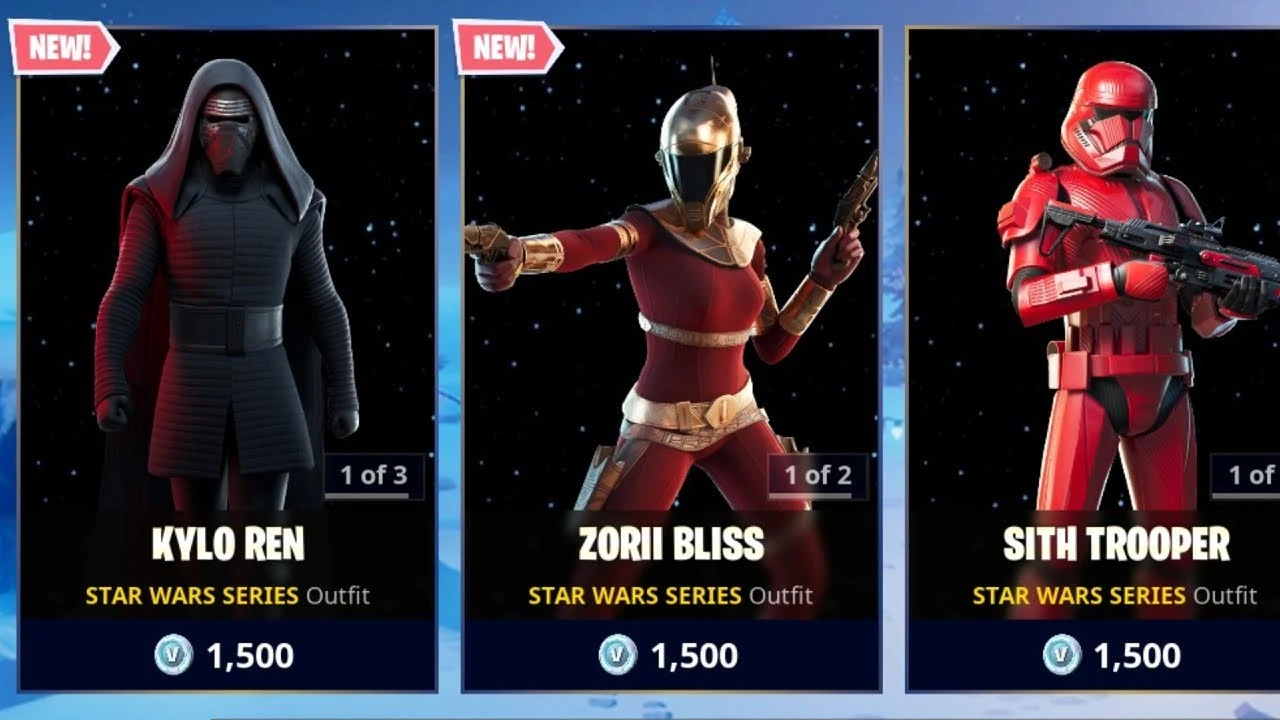Click the NEW! badge on the Zorii Bliss card
Viewport: 1280px width, 720px height.
[x=504, y=45]
